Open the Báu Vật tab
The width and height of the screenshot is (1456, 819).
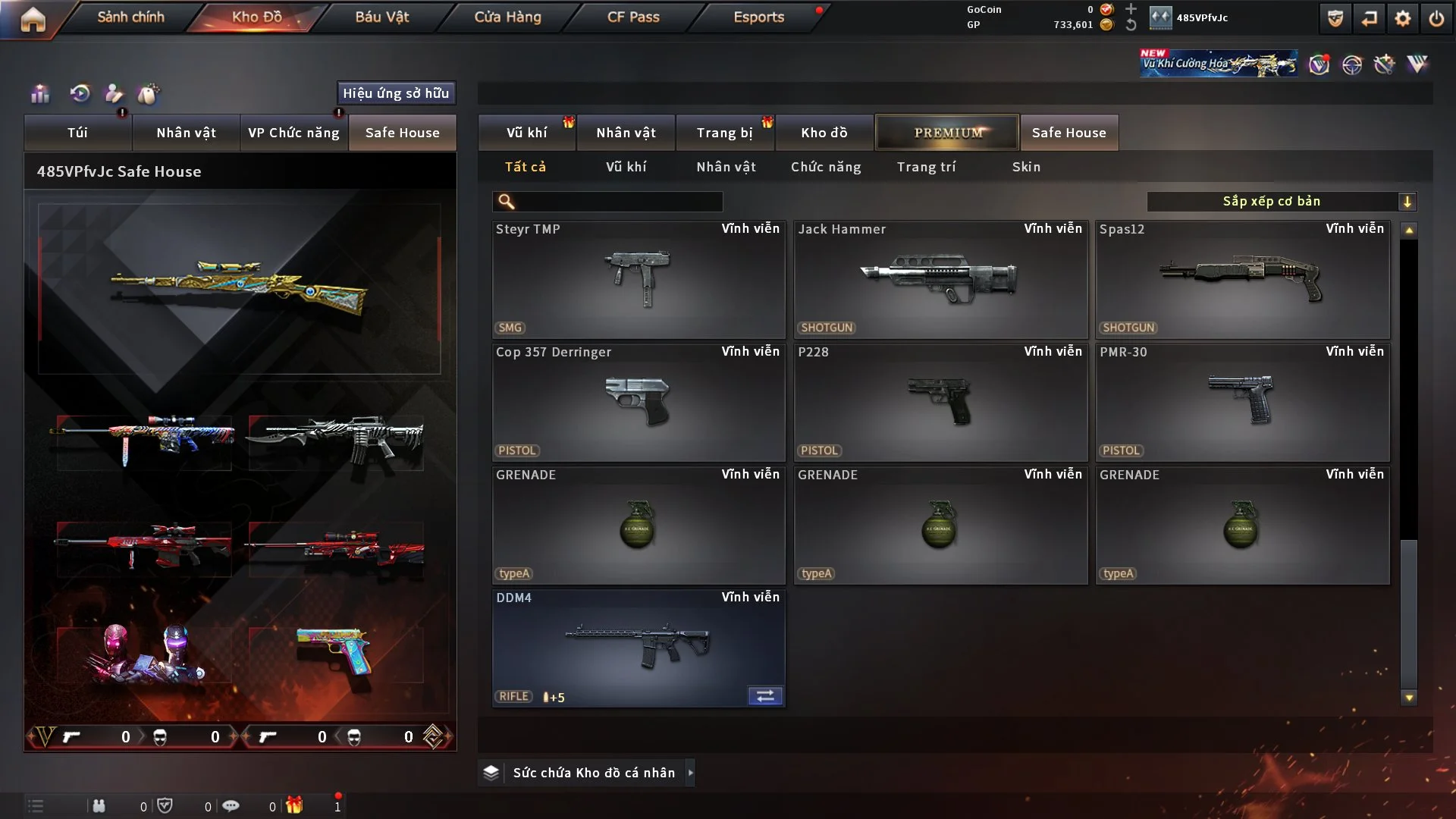(381, 17)
